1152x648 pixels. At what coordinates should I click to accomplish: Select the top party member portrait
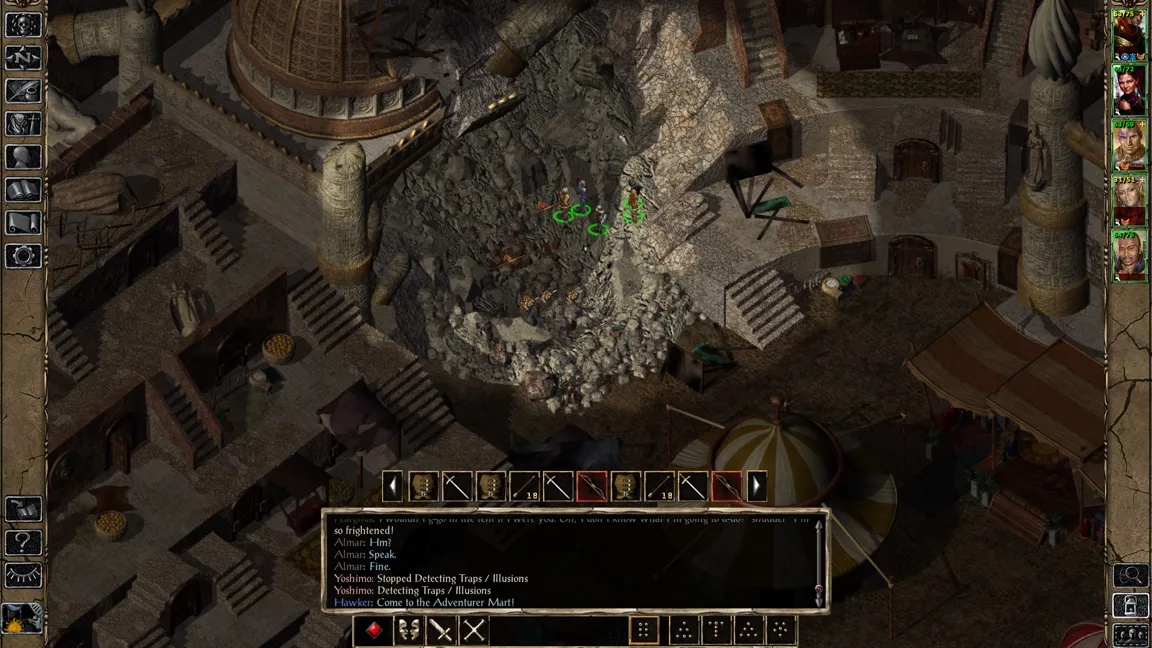coord(1129,37)
